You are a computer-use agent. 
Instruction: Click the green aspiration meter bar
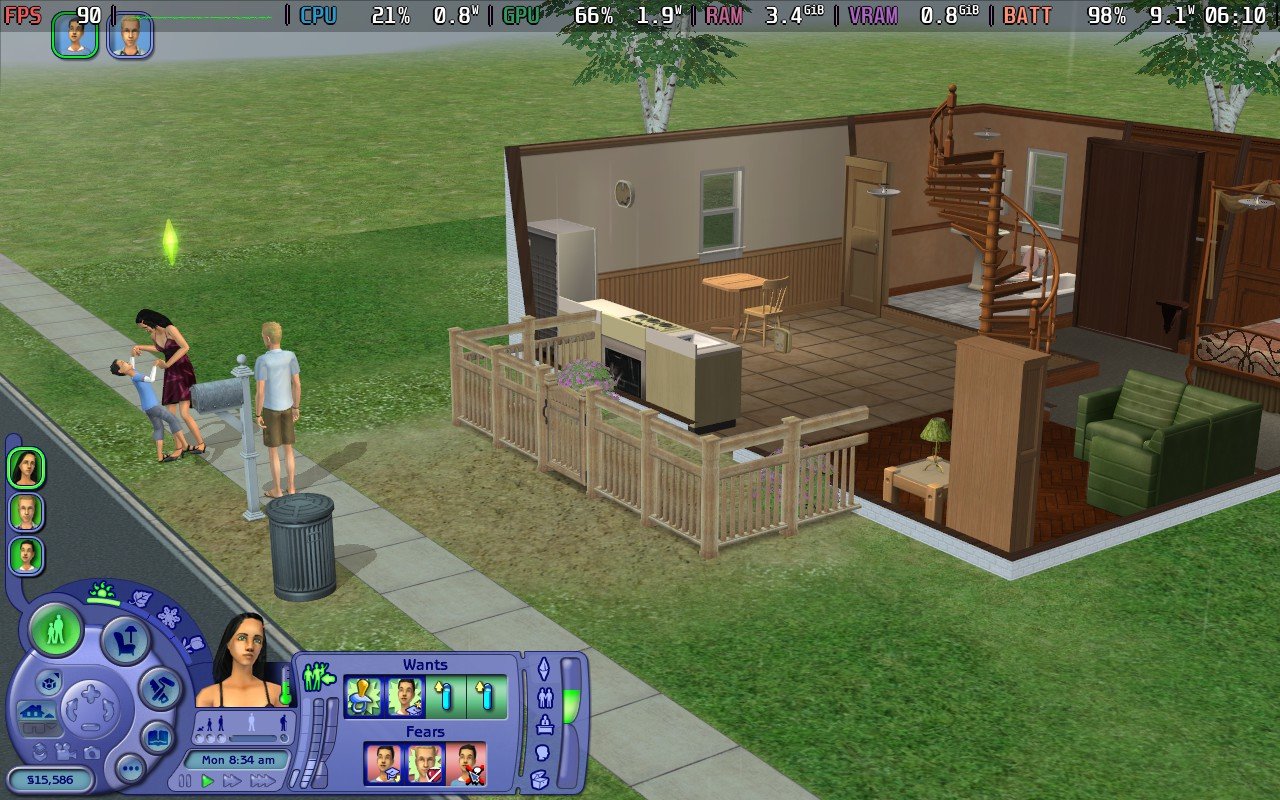[570, 705]
